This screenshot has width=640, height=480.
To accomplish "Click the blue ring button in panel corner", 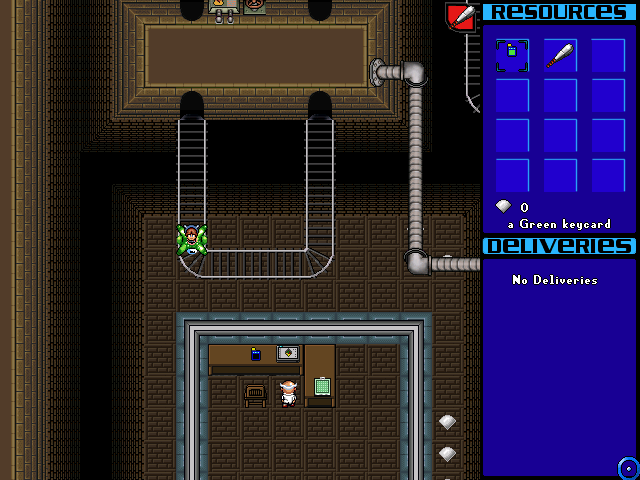I will [628, 467].
